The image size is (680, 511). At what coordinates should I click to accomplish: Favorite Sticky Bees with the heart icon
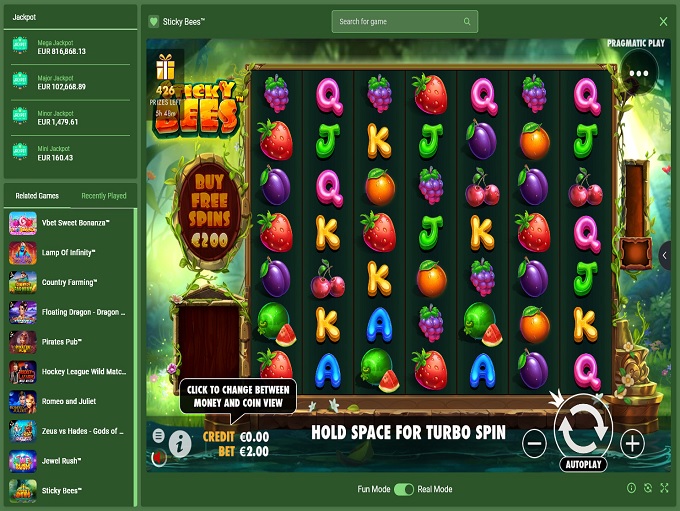click(x=153, y=21)
